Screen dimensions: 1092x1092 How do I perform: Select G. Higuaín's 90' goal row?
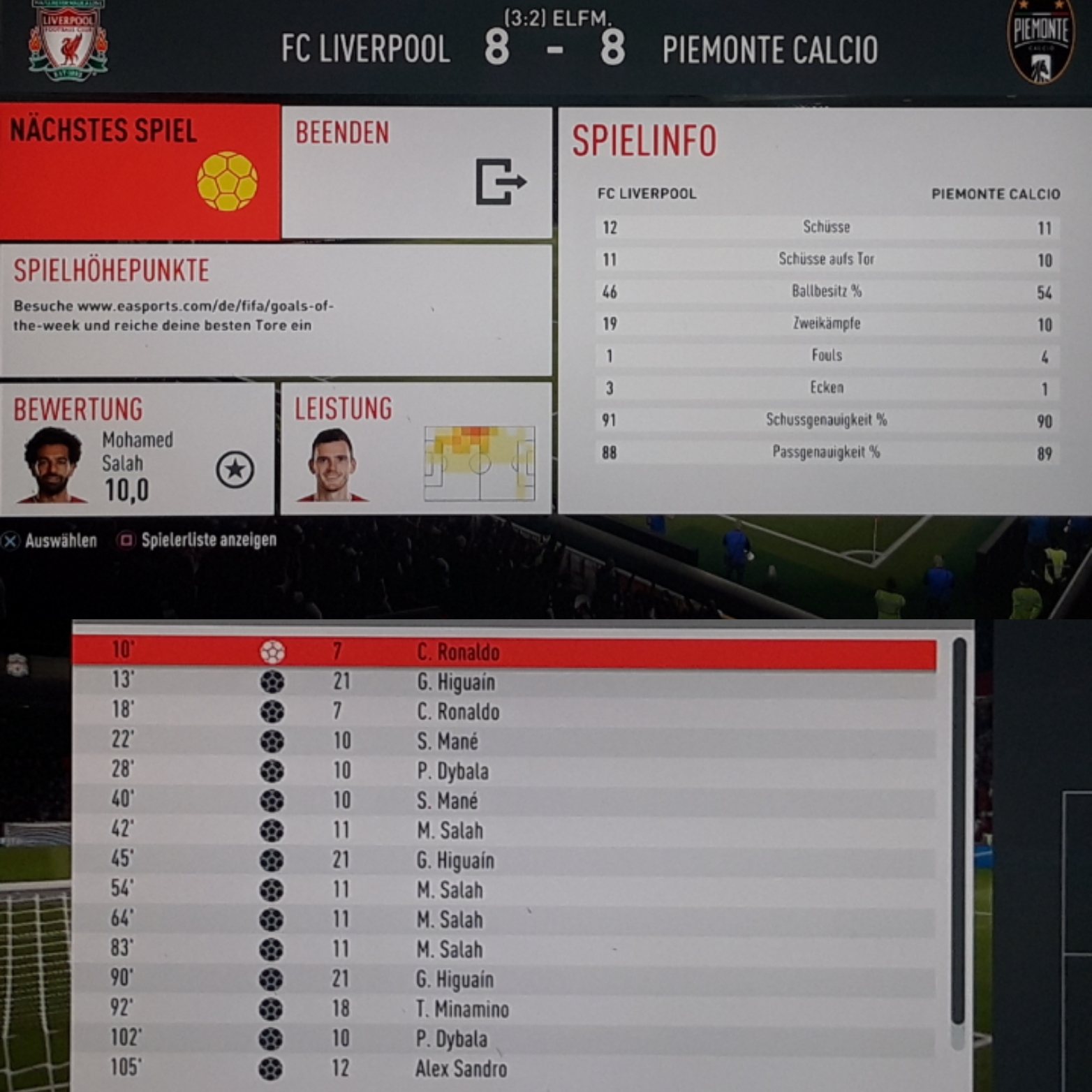pyautogui.click(x=504, y=980)
